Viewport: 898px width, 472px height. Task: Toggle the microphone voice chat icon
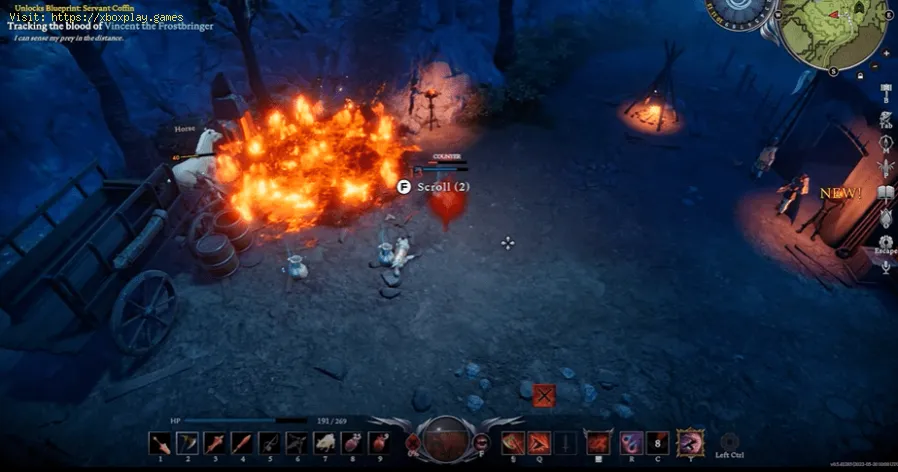(886, 268)
